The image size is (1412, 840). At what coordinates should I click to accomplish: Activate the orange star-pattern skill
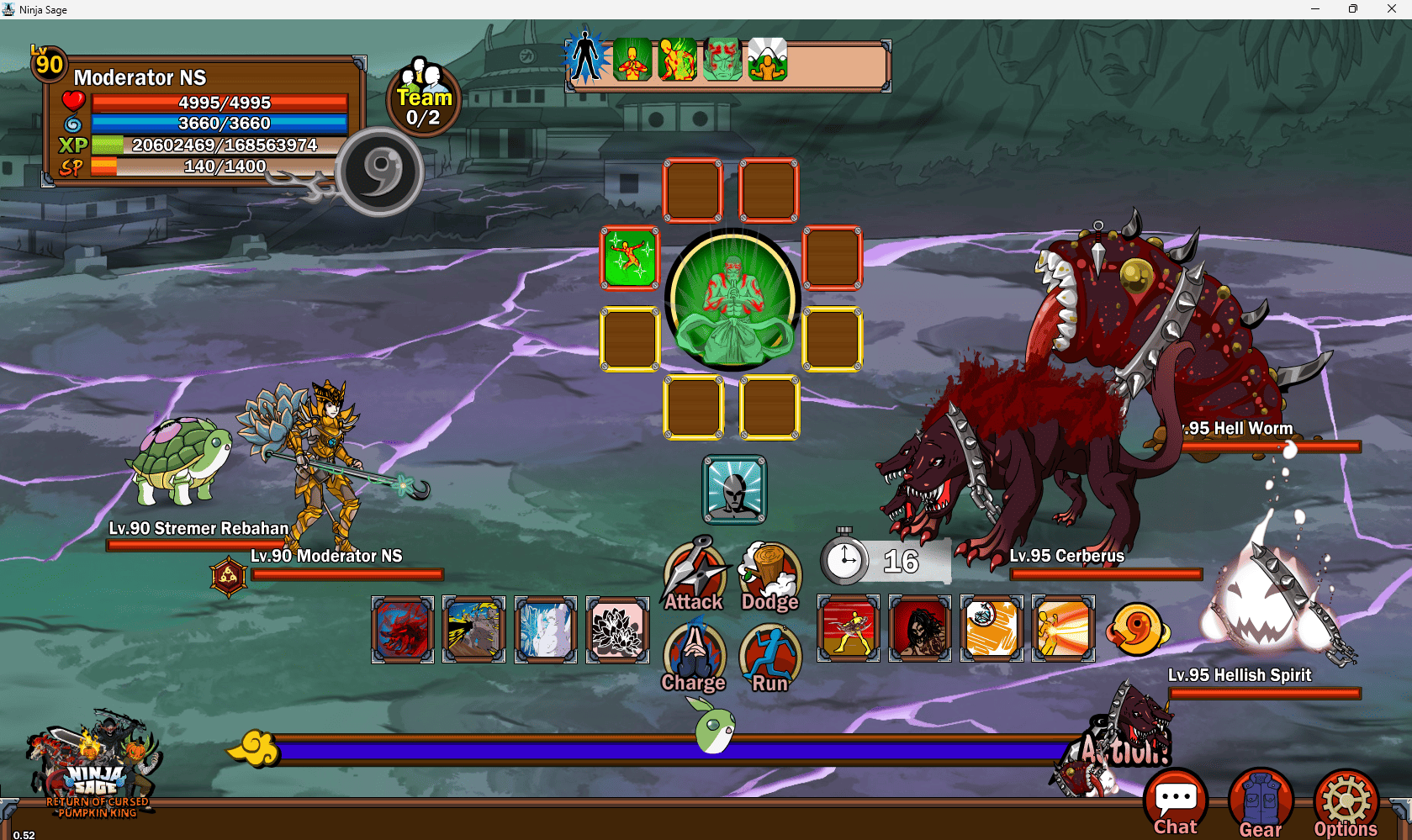[x=992, y=628]
